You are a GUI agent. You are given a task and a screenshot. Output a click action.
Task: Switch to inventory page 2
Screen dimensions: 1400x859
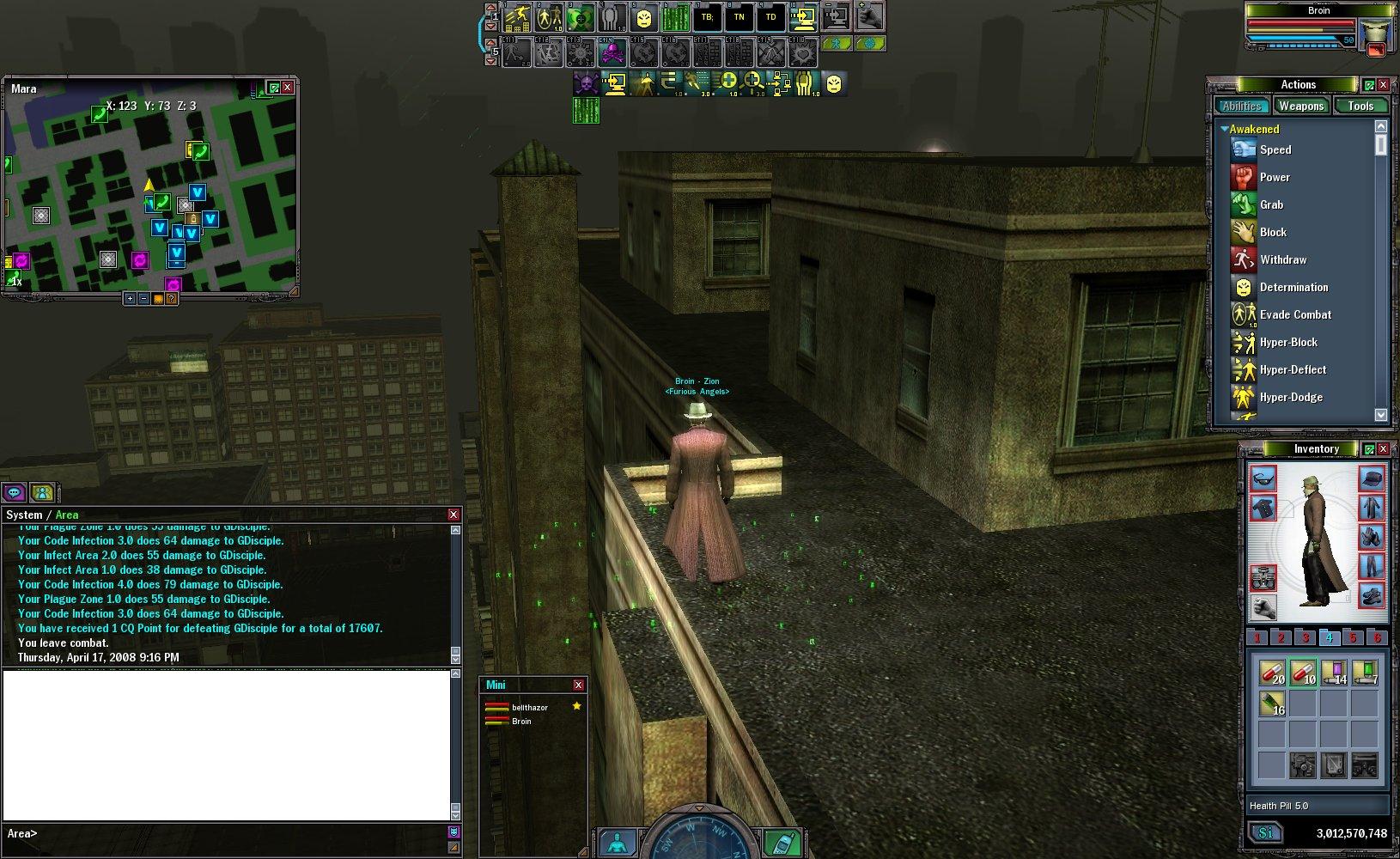1281,637
